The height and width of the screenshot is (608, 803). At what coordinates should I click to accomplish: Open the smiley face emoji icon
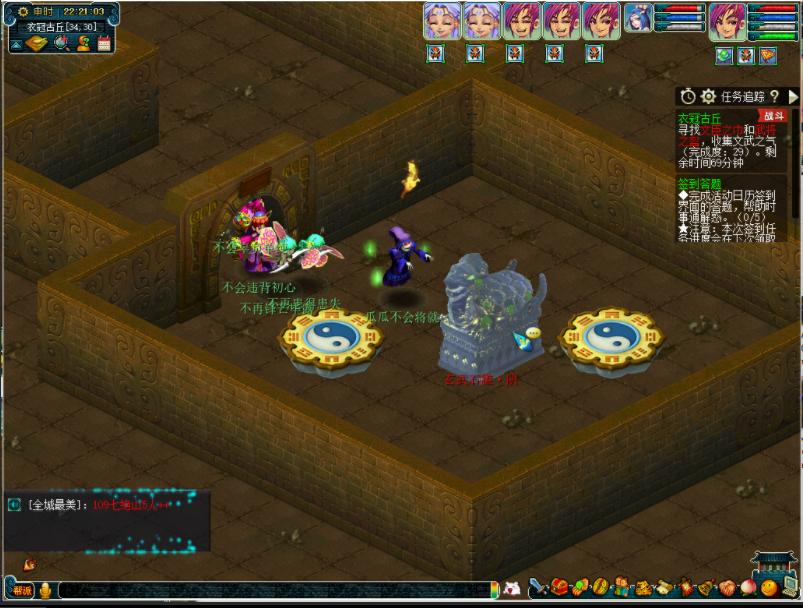767,588
